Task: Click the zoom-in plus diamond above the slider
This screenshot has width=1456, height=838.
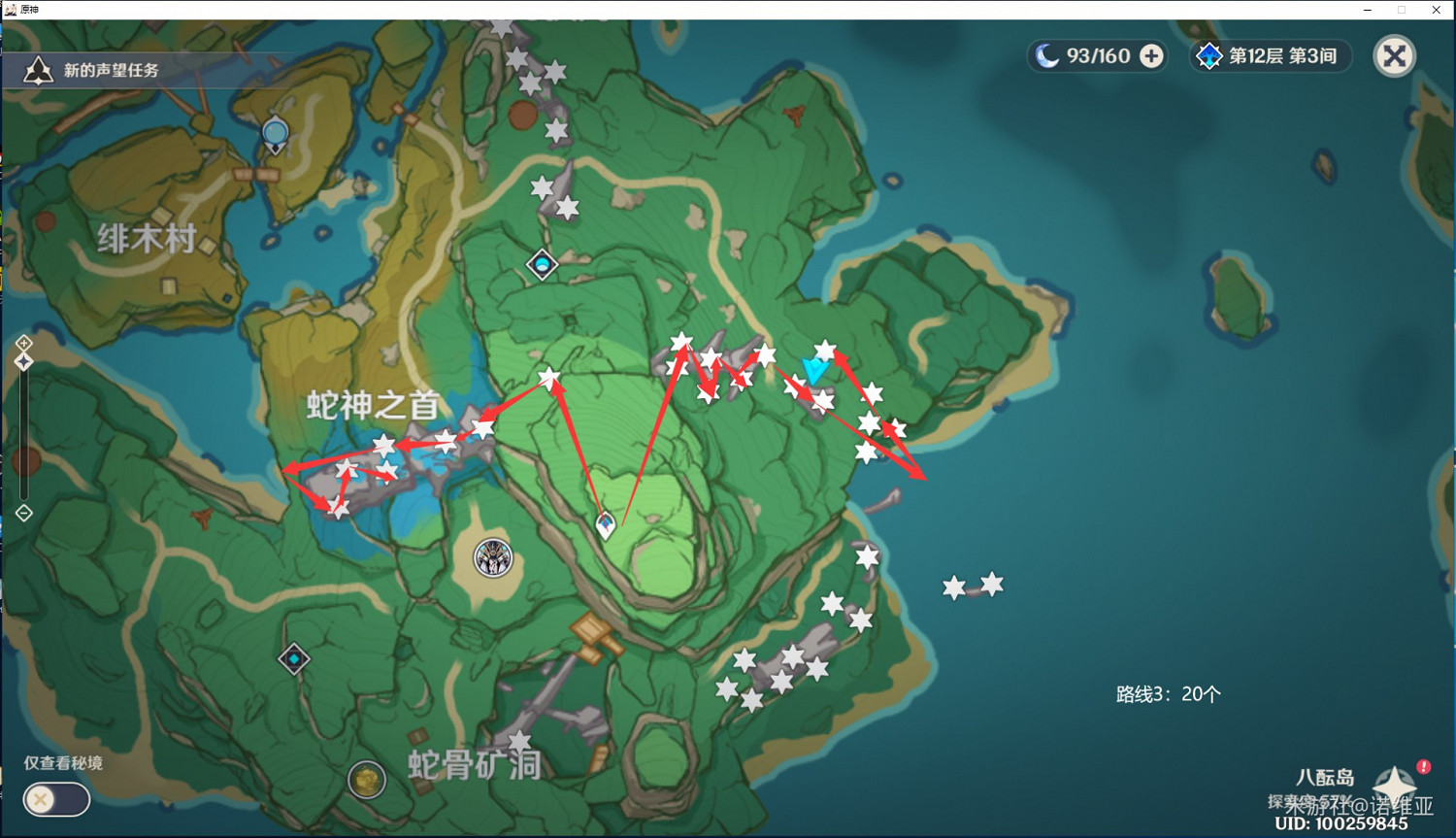Action: pyautogui.click(x=22, y=342)
